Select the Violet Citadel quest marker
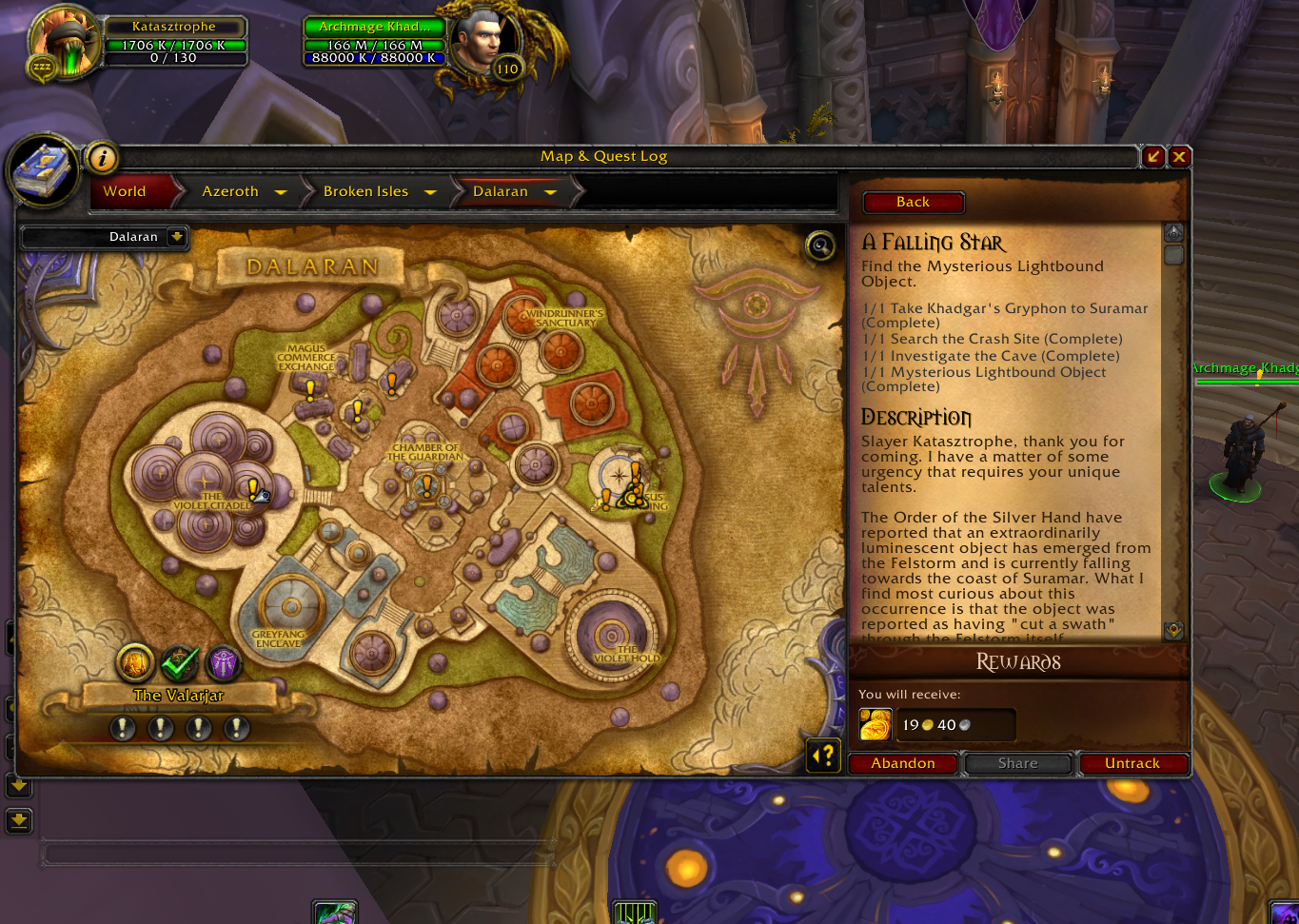This screenshot has width=1299, height=924. (x=254, y=489)
